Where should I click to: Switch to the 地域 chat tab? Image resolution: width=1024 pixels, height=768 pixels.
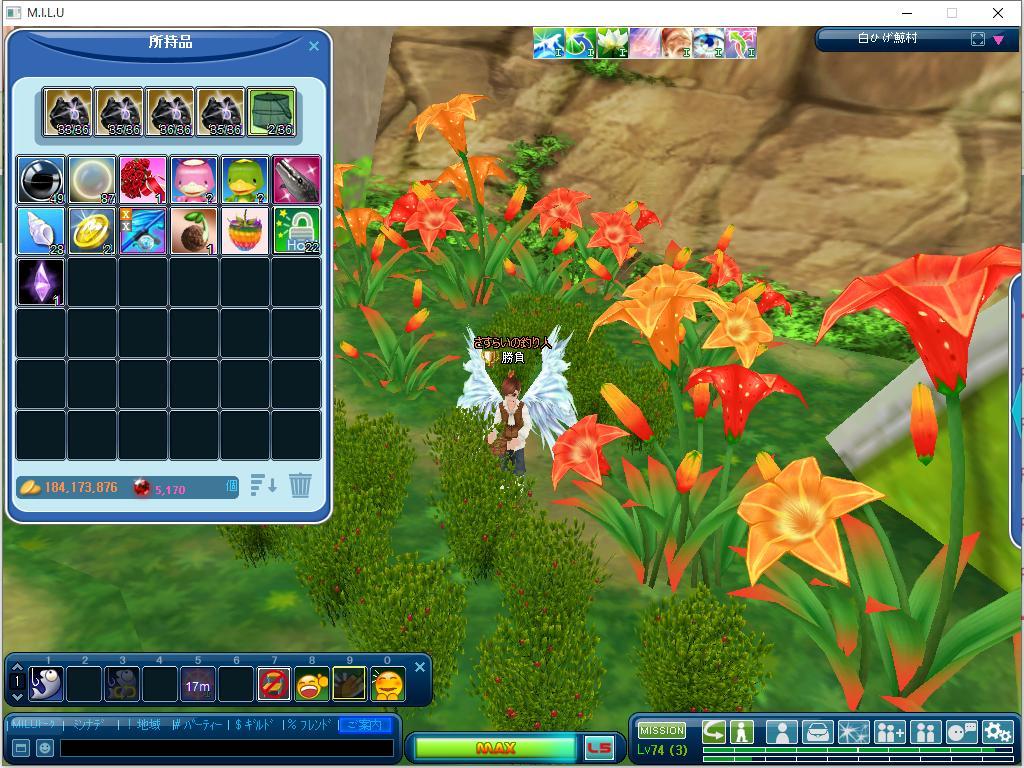148,724
